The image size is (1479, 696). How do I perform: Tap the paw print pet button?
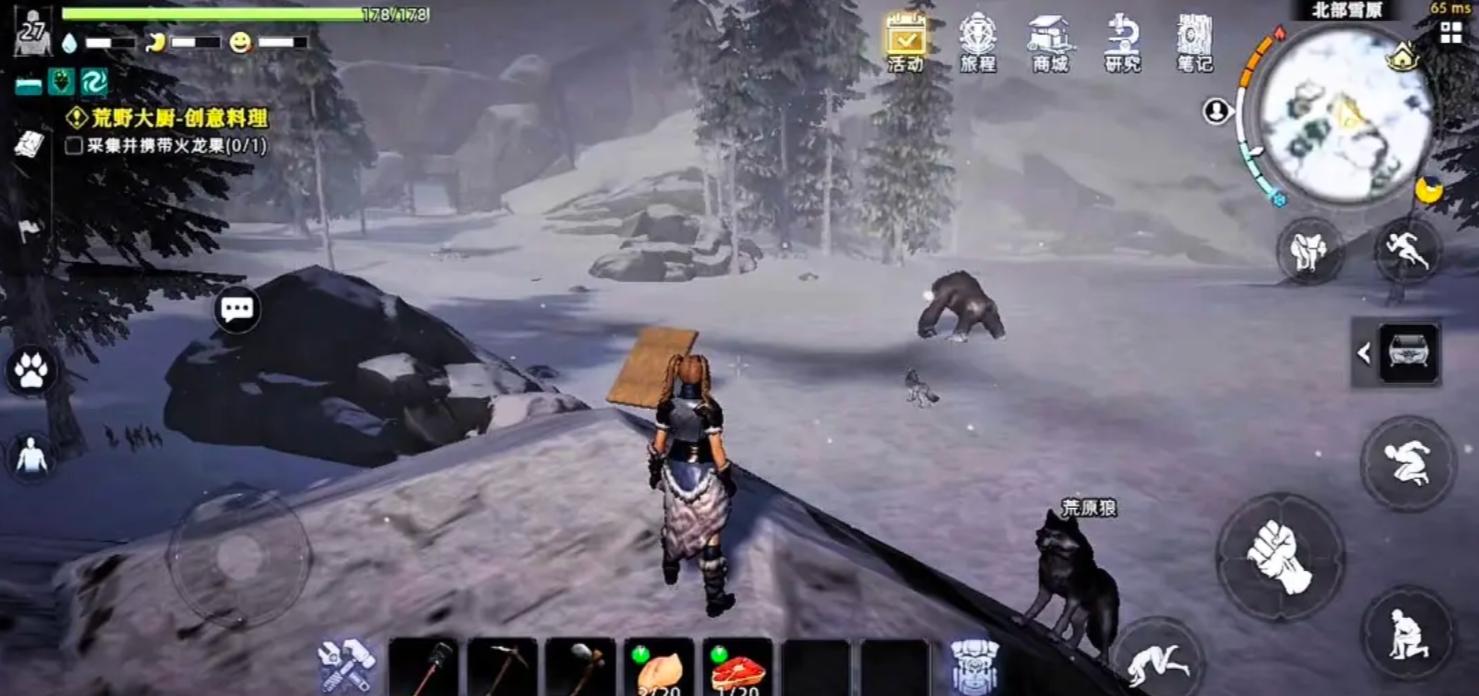tap(31, 370)
